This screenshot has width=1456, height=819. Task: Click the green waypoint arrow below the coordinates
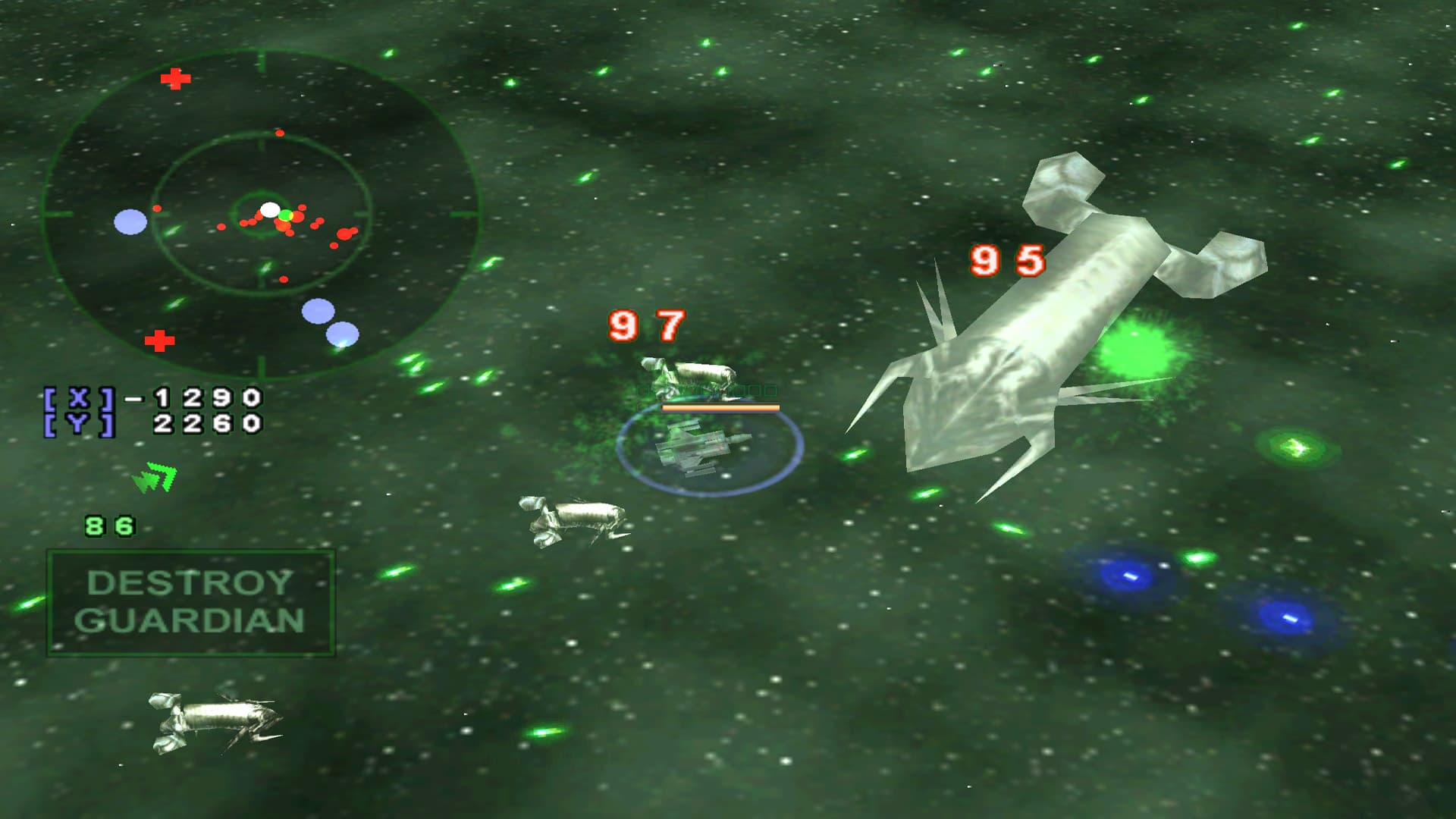pyautogui.click(x=154, y=475)
